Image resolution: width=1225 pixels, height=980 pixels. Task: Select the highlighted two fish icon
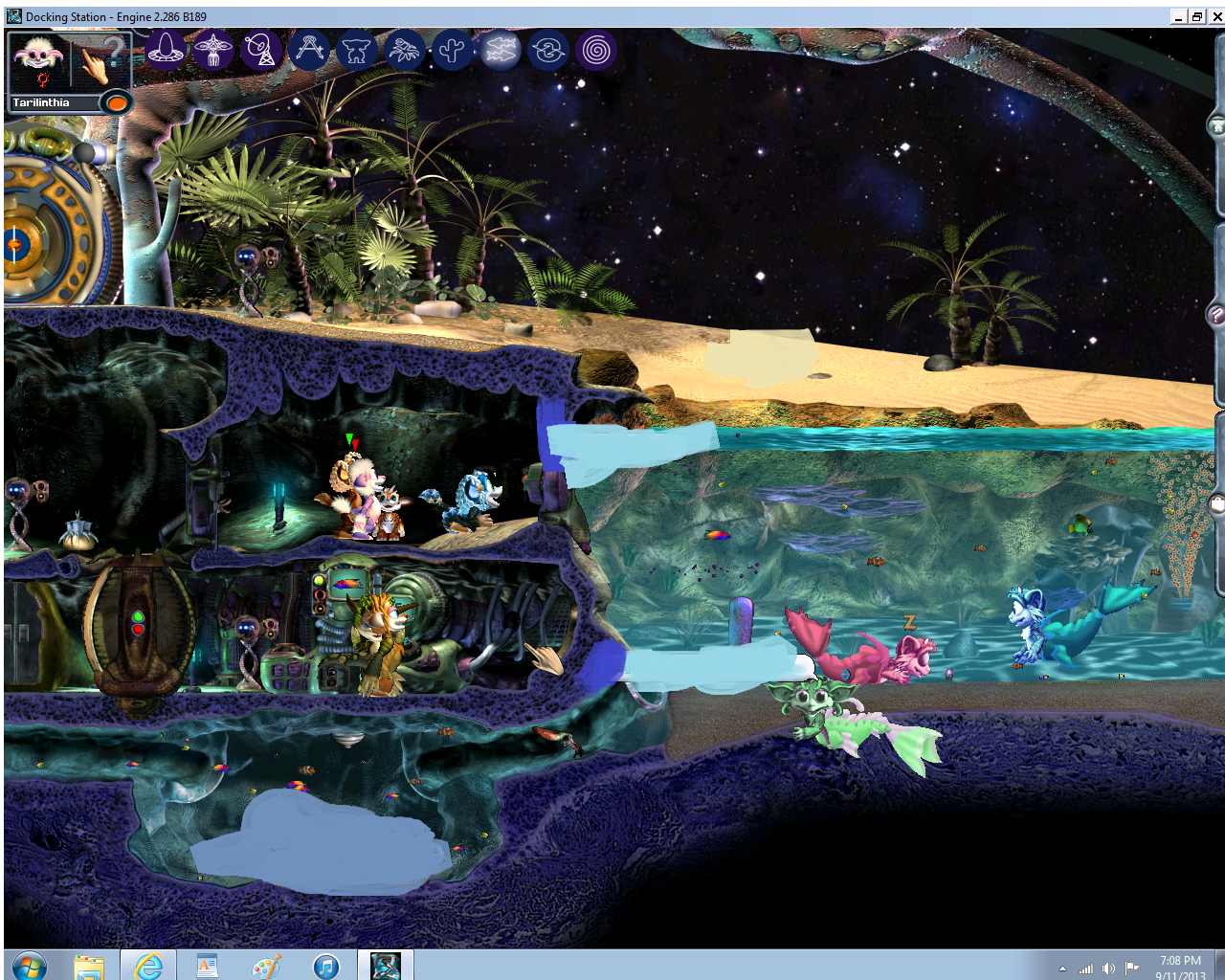coord(501,50)
